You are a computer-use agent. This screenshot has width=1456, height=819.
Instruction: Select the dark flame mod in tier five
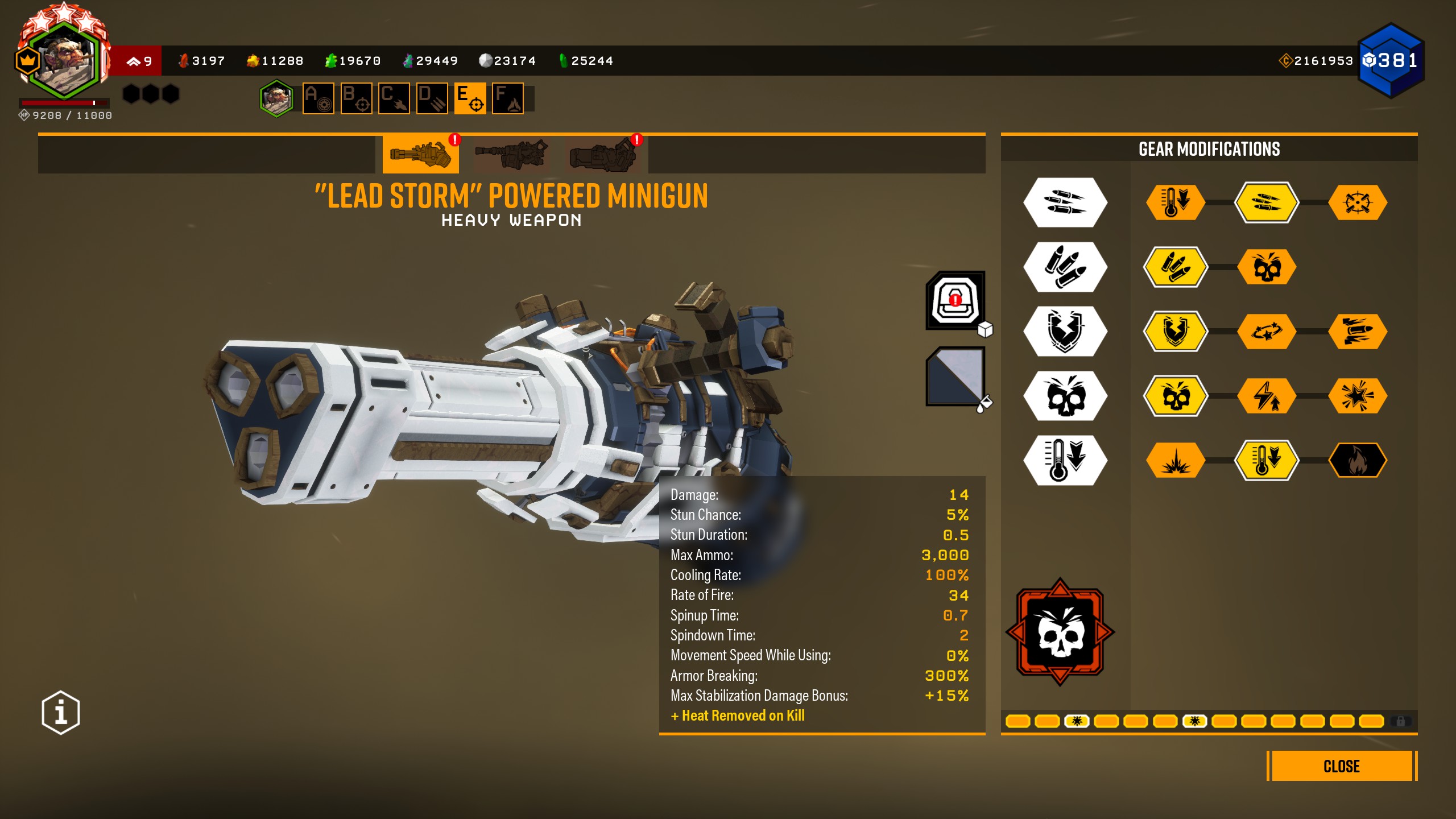1358,460
